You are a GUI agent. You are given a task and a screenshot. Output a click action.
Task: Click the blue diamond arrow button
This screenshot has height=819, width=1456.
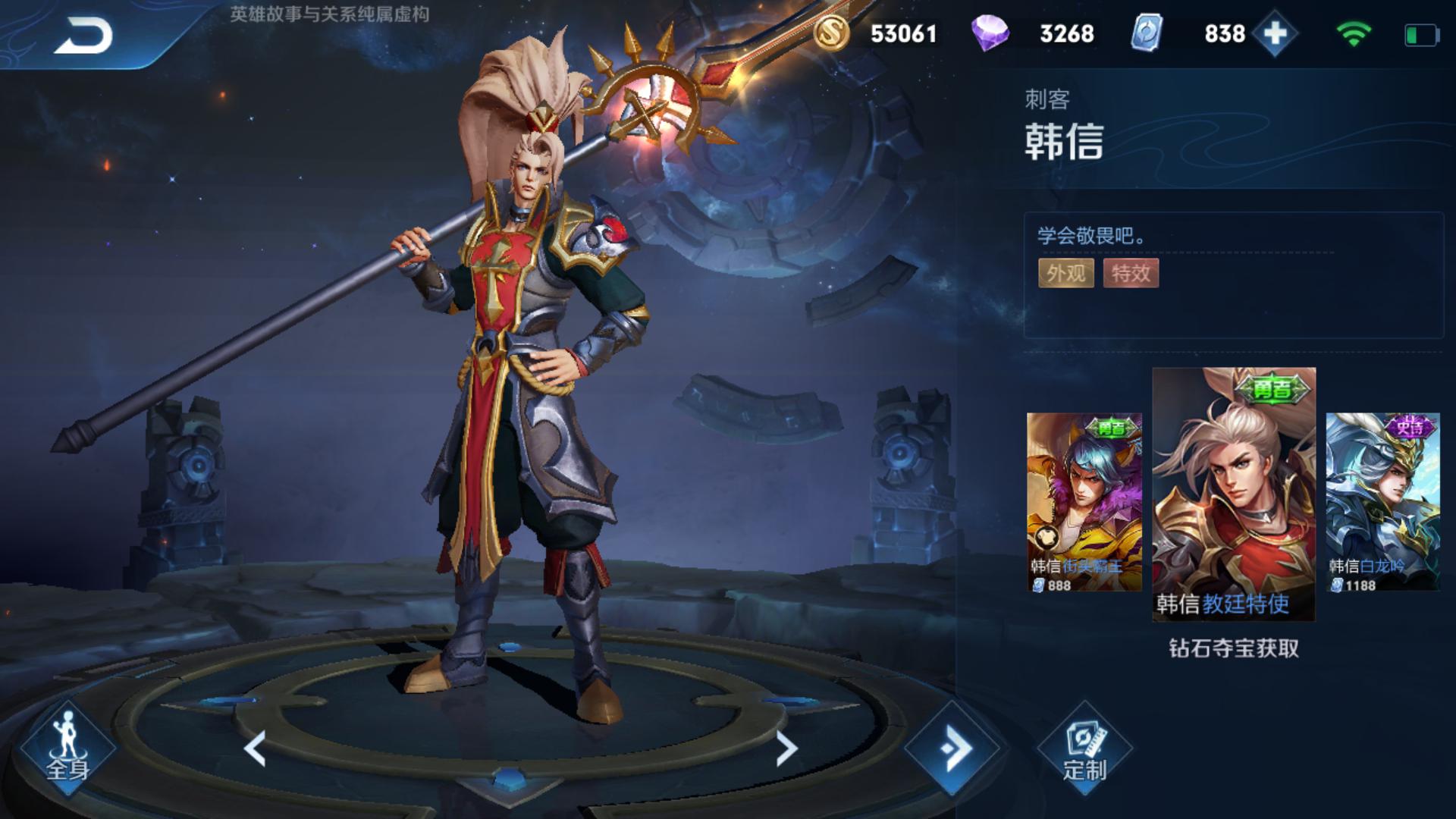pyautogui.click(x=953, y=749)
